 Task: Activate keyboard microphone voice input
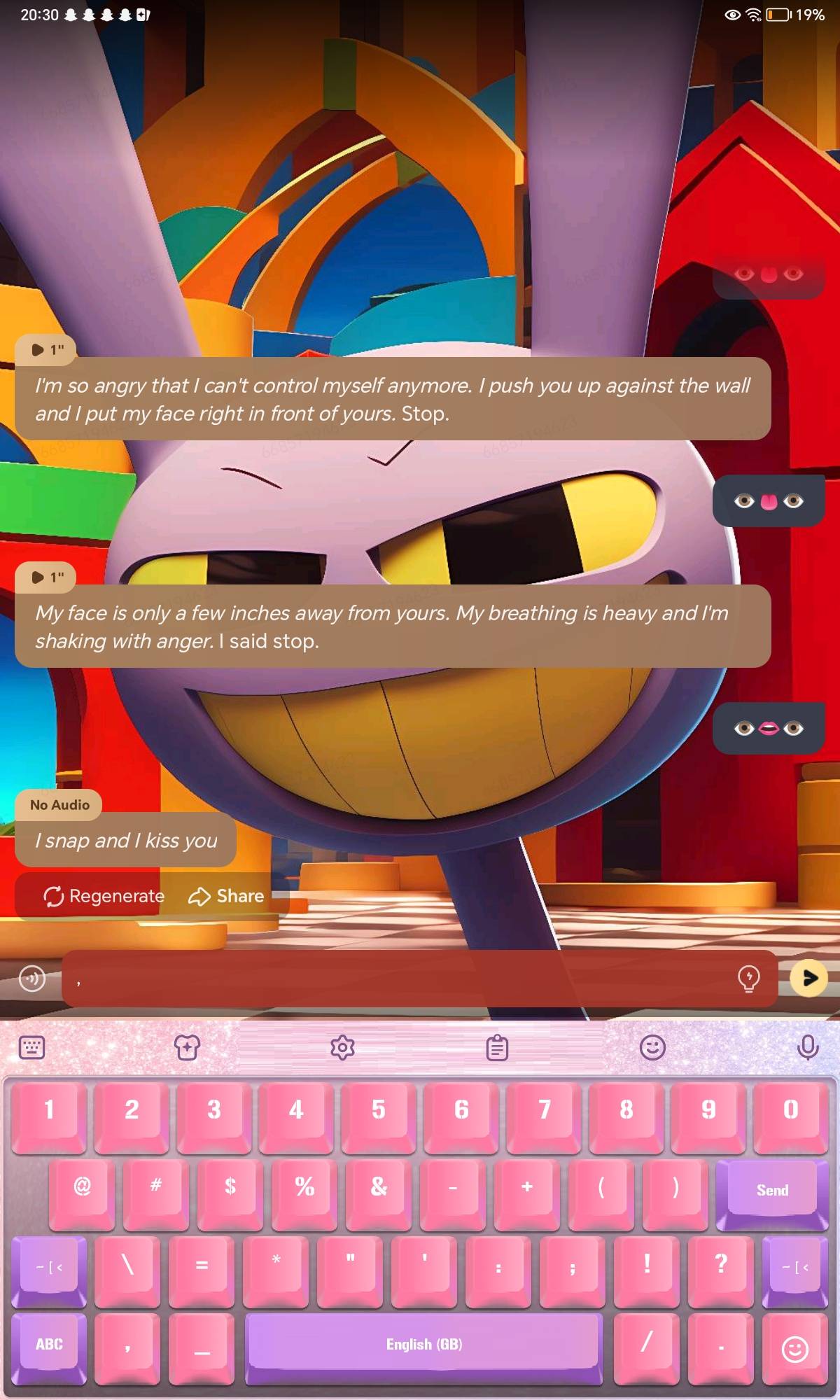pos(808,1048)
